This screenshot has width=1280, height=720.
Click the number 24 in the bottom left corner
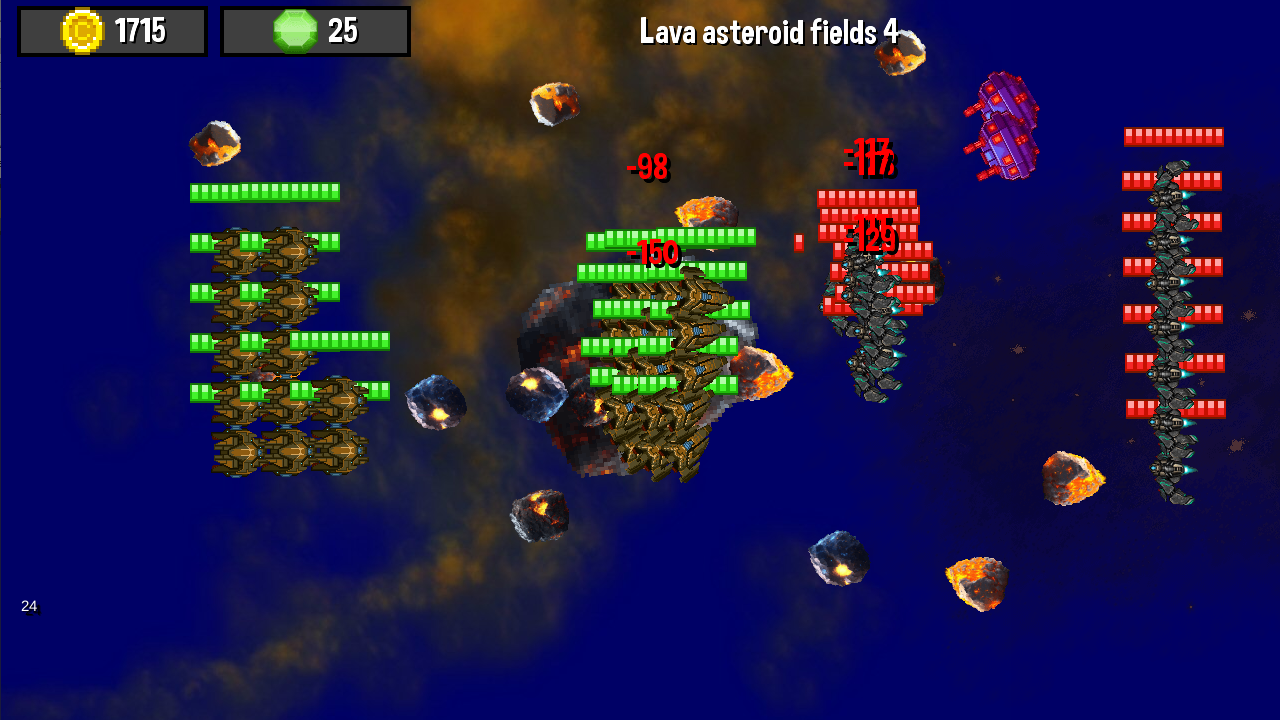(28, 605)
